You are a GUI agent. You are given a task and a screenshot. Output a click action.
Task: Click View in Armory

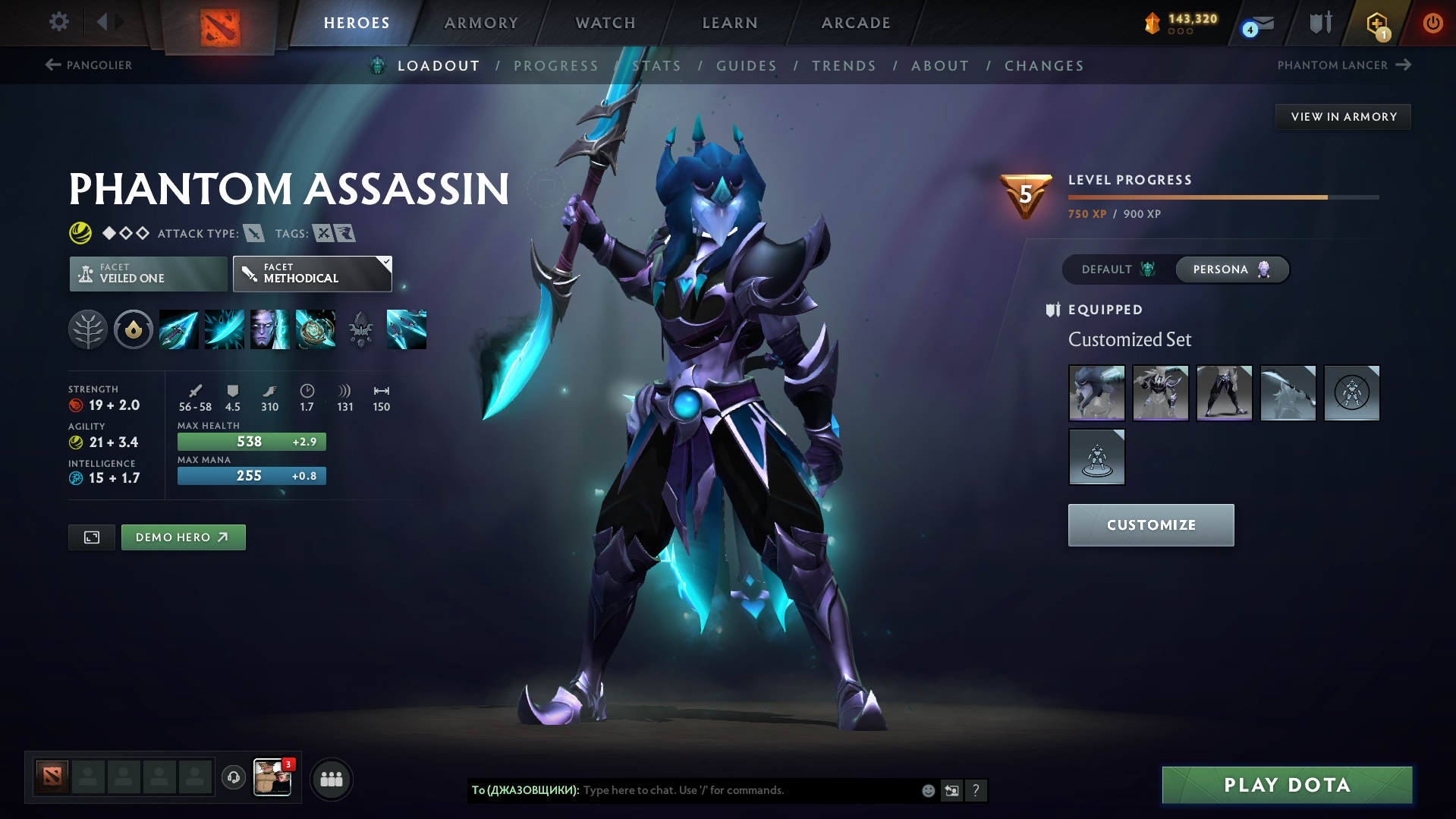click(x=1343, y=116)
